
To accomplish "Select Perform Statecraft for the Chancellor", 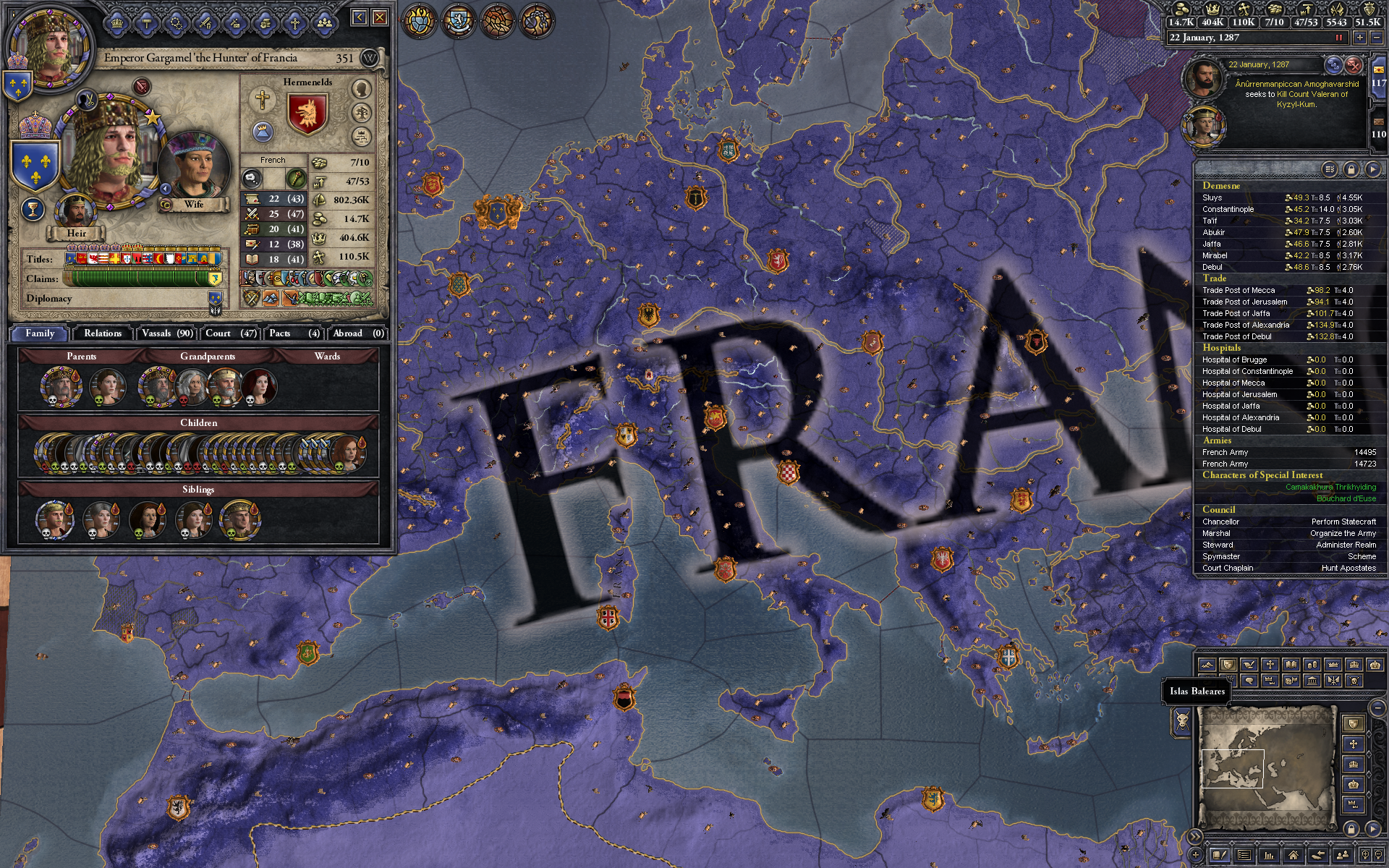I will tap(1342, 522).
